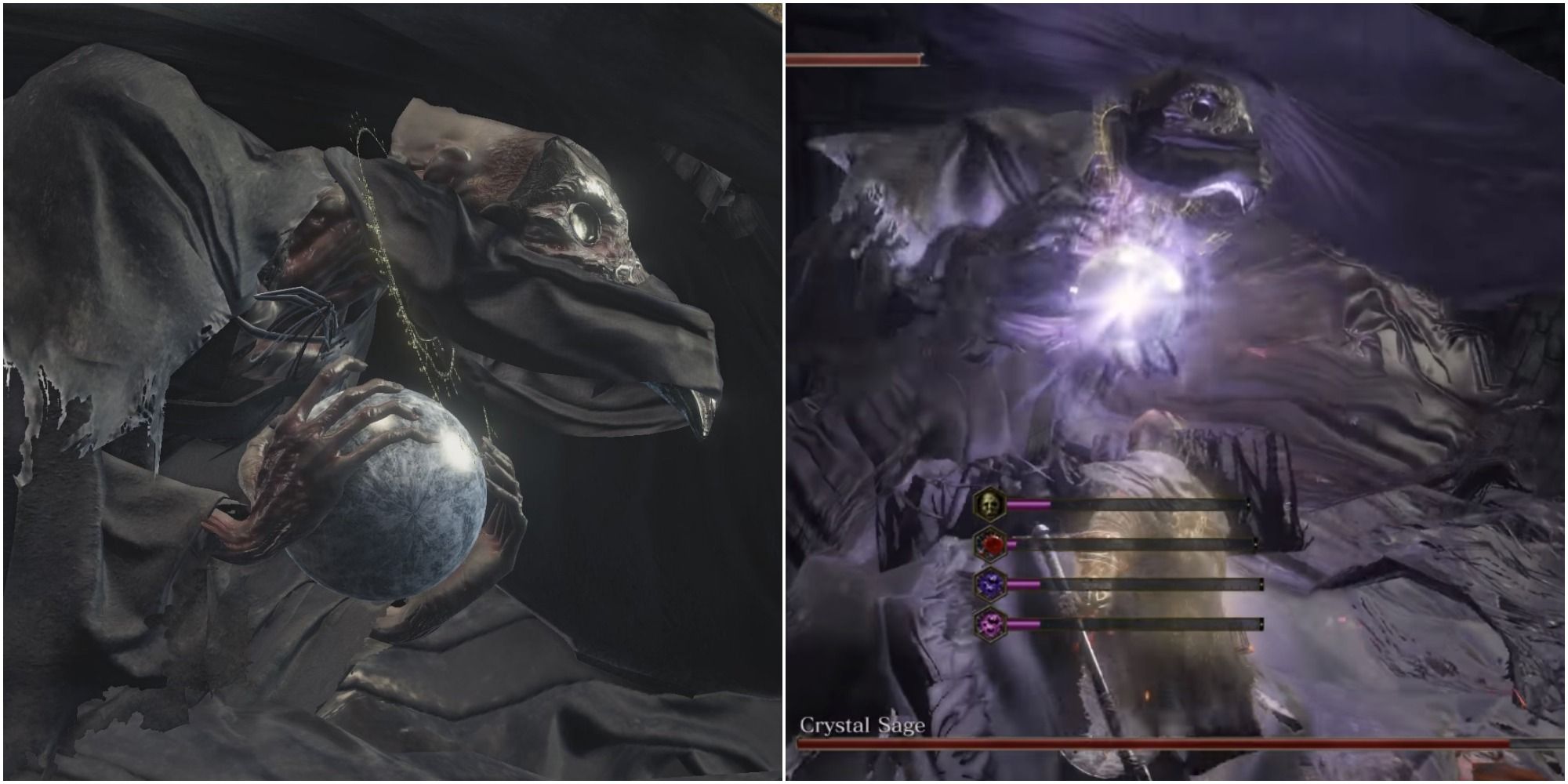Select the purple frost status effect icon
1568x784 pixels.
(989, 585)
